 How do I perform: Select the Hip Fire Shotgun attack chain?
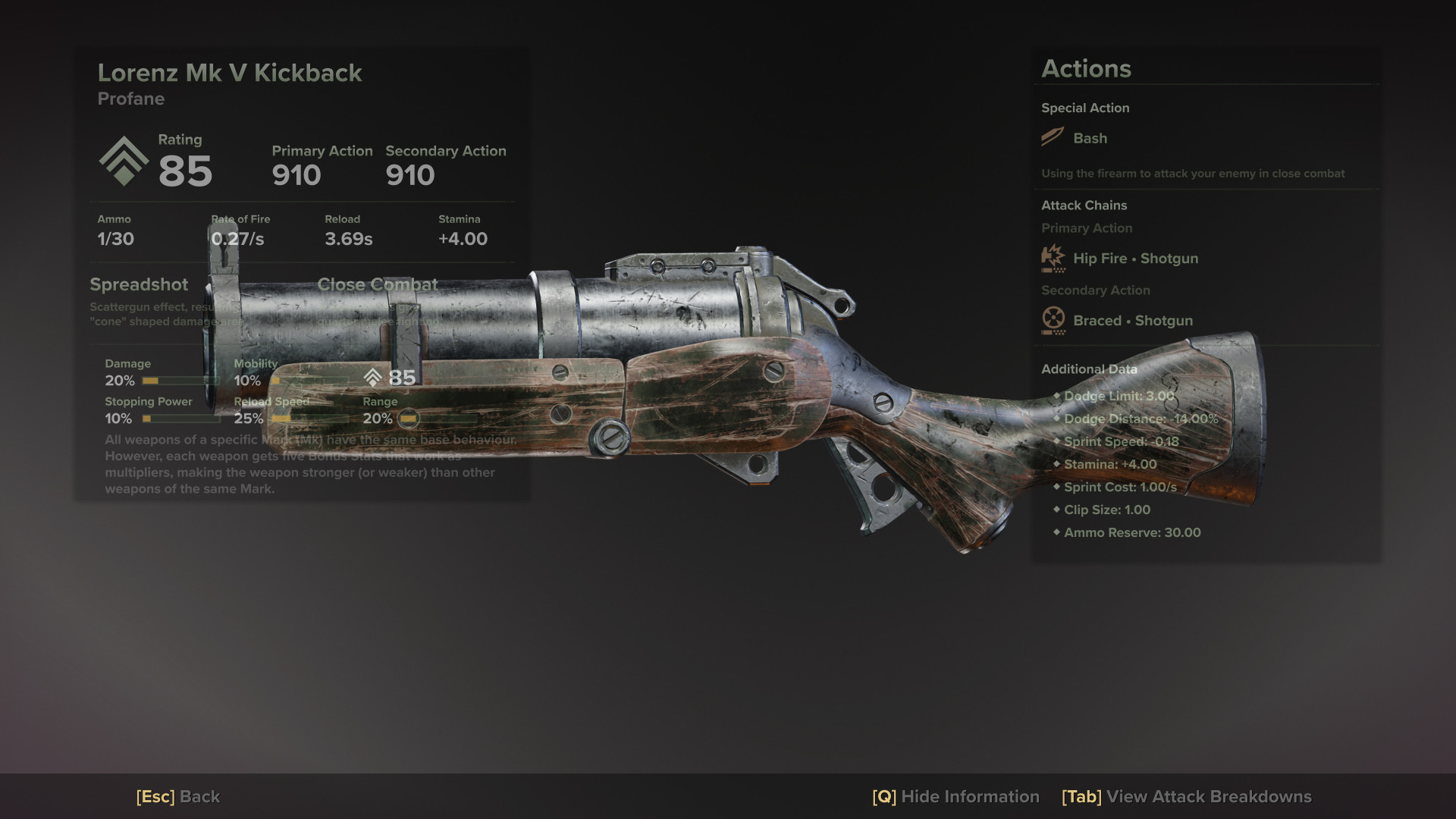tap(1134, 259)
